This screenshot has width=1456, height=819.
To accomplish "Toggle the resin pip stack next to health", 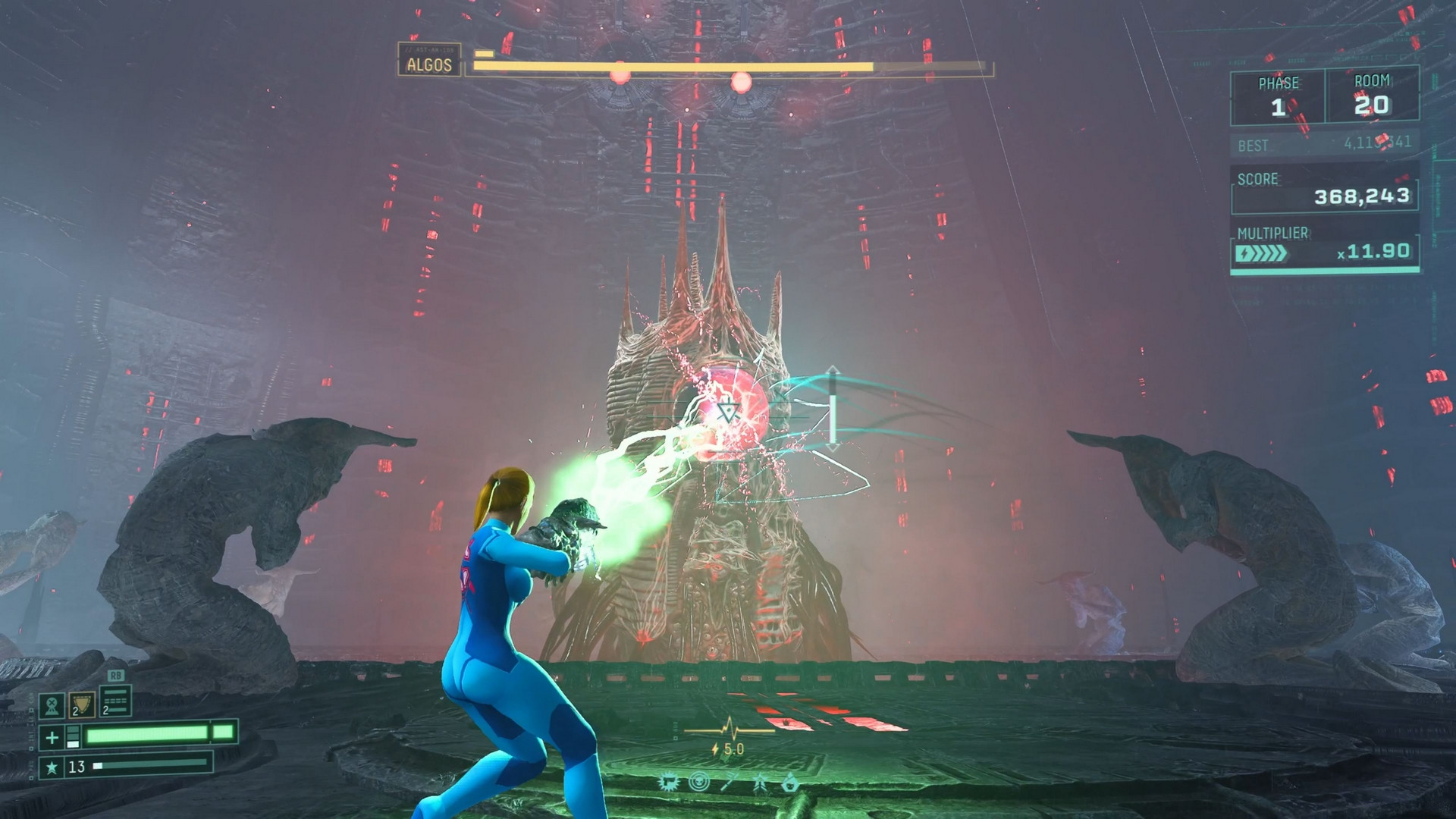I will tap(73, 736).
